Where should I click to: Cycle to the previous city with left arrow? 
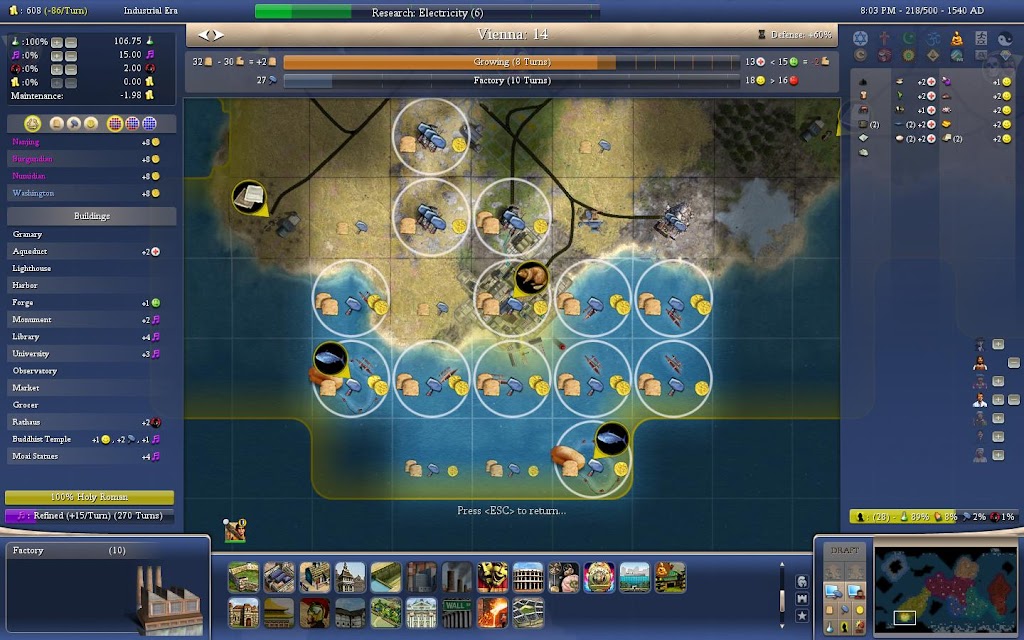click(204, 35)
